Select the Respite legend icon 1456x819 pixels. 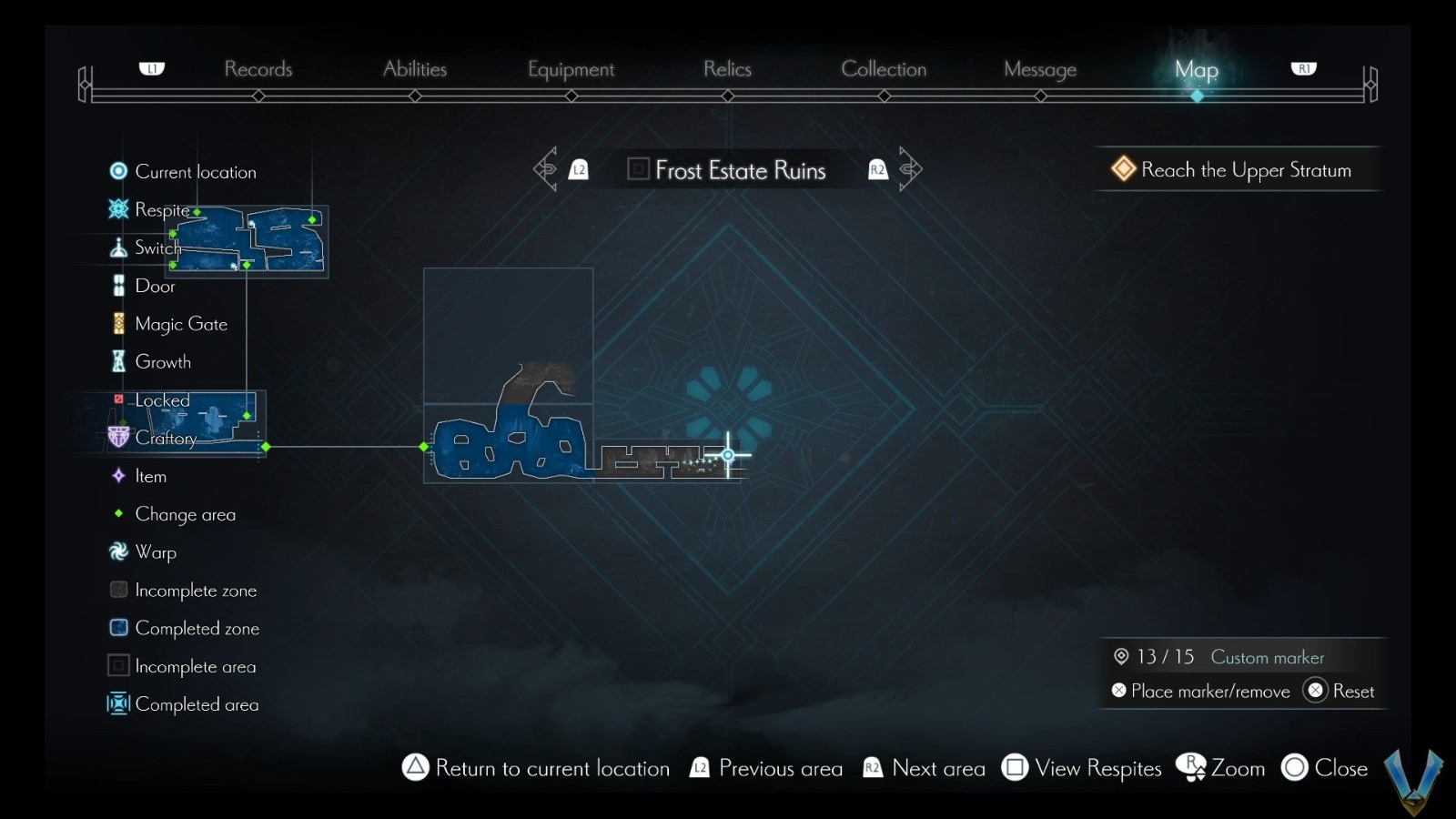pos(117,209)
